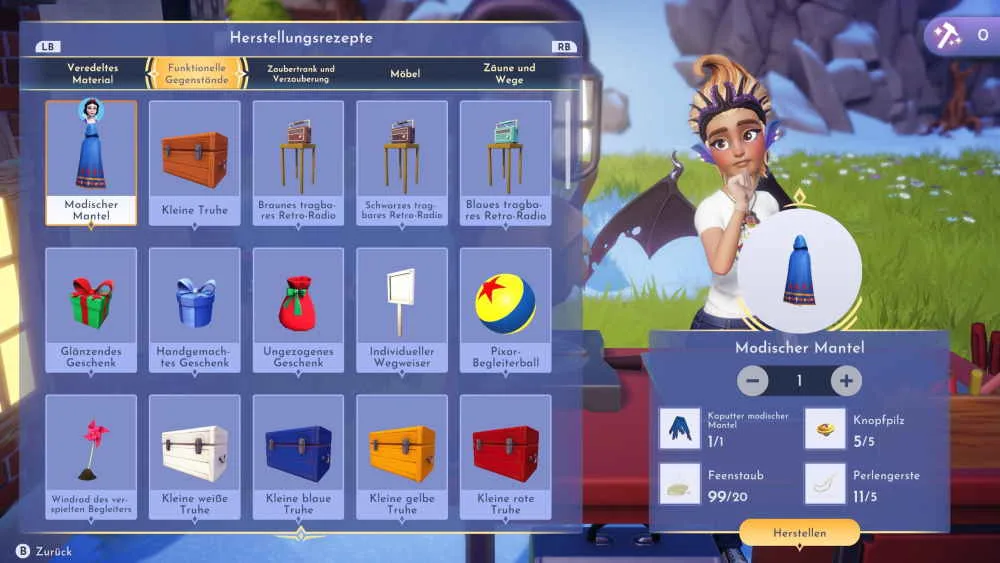Select the Kleine rote Truhe recipe
Viewport: 1000px width, 563px height.
pos(505,456)
